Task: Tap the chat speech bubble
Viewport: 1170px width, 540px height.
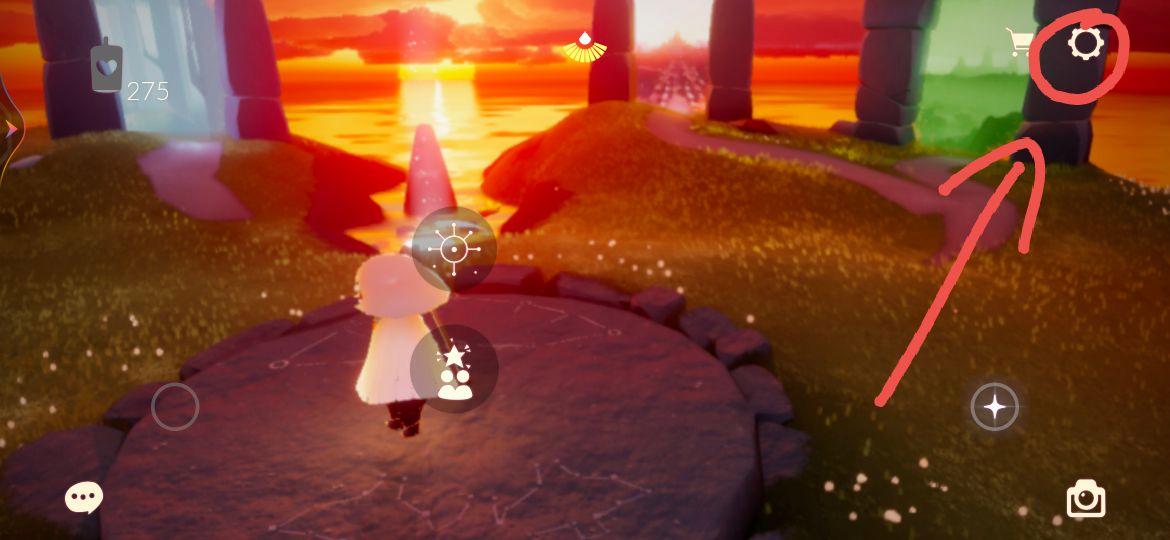Action: pyautogui.click(x=84, y=497)
